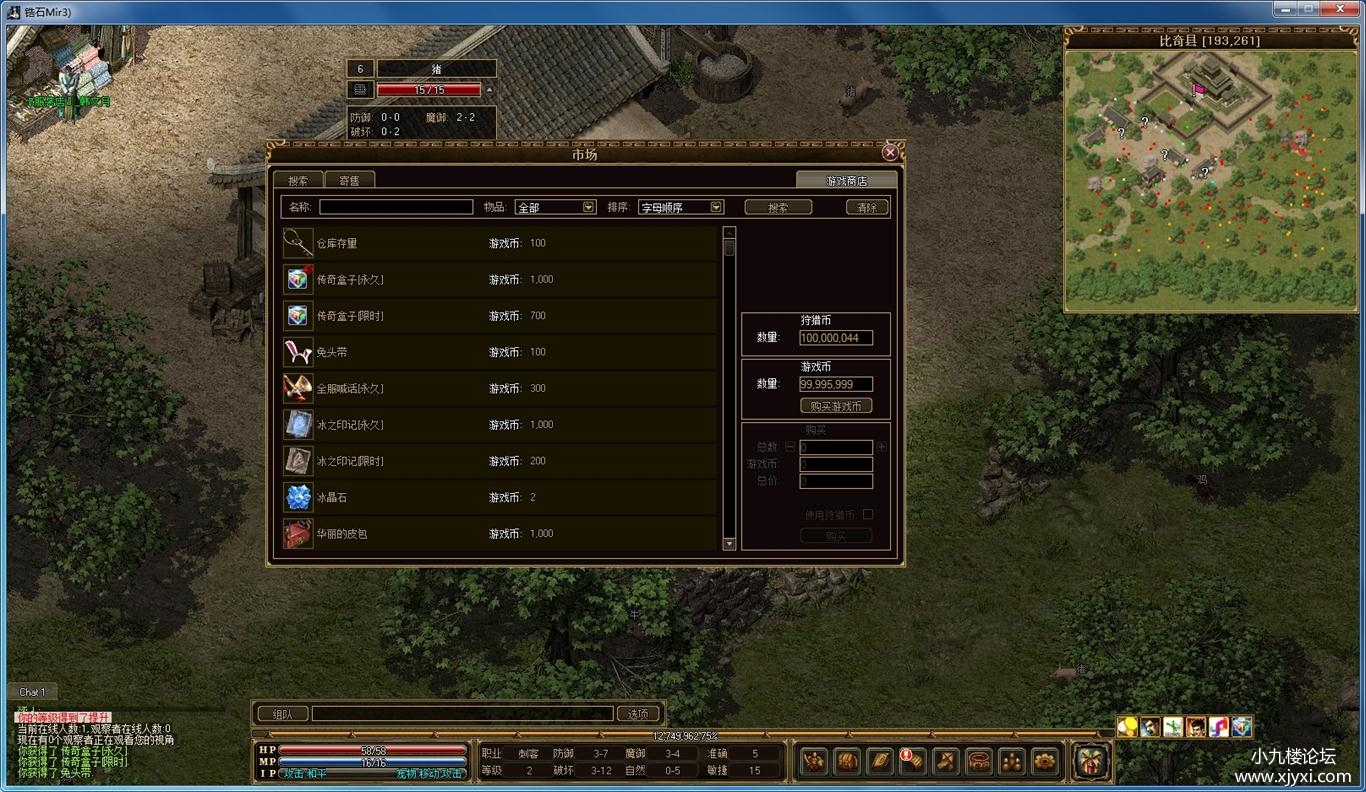Open the 搜索 tab in the market

pos(298,180)
